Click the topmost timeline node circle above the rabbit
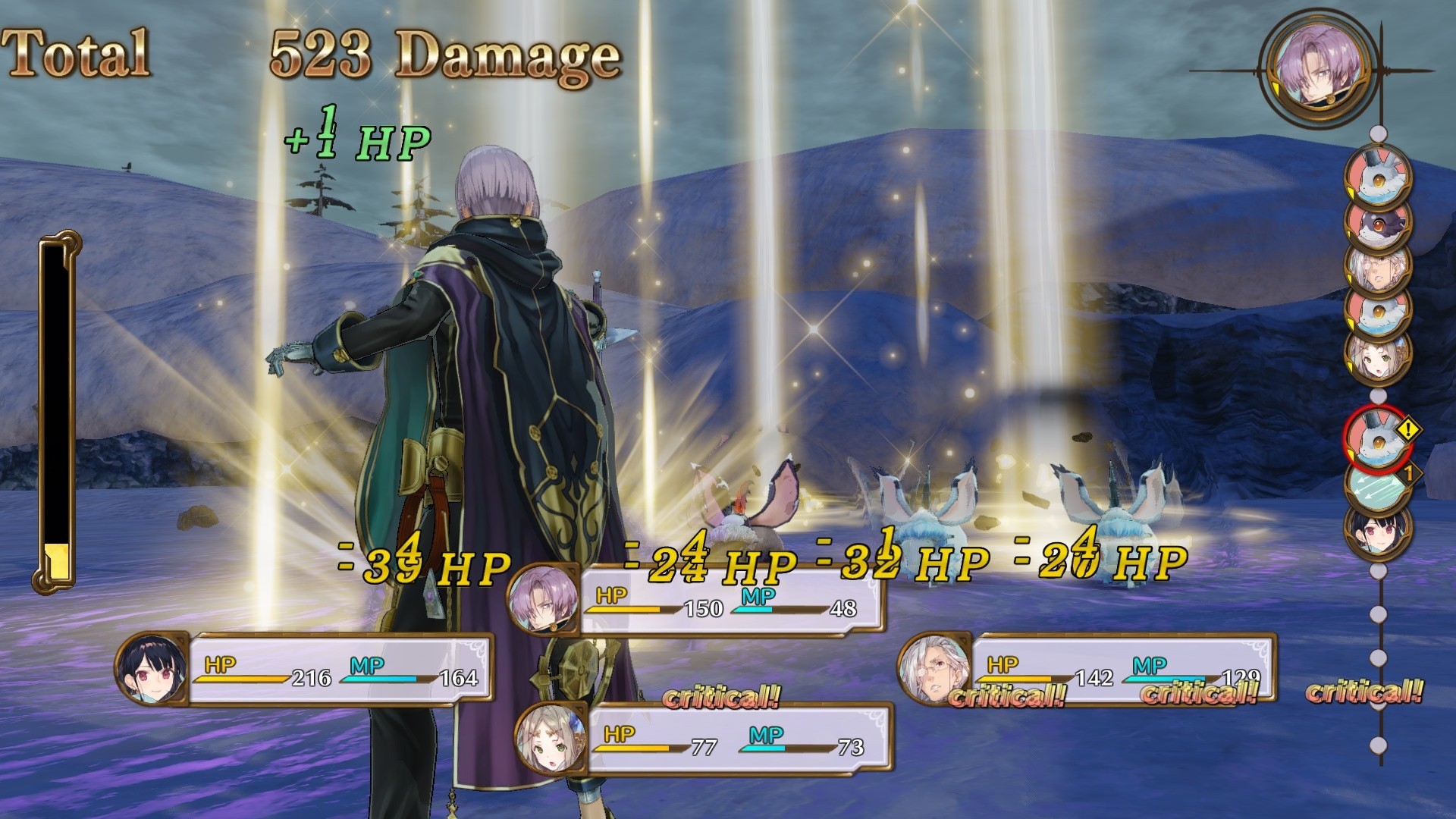 [1378, 133]
